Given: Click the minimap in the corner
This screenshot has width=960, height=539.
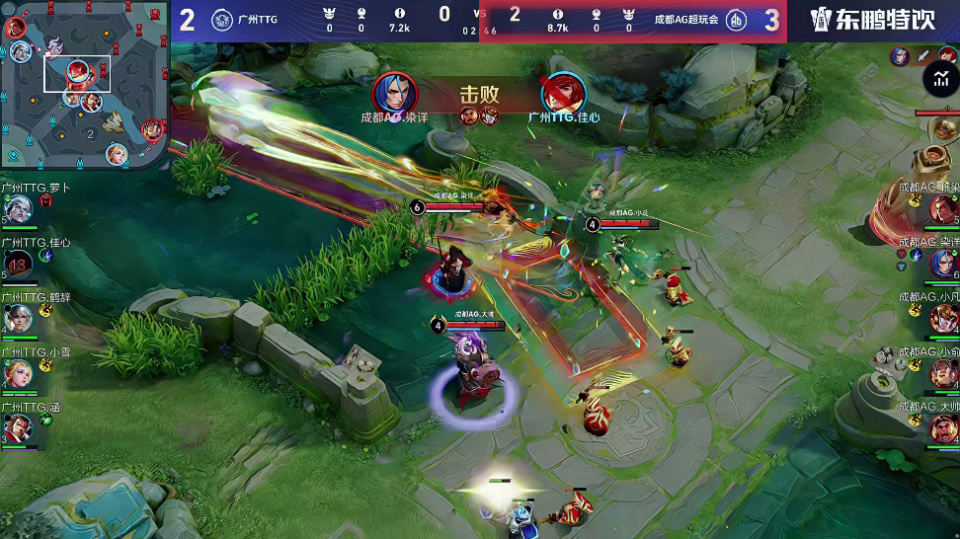Looking at the screenshot, I should click(84, 84).
